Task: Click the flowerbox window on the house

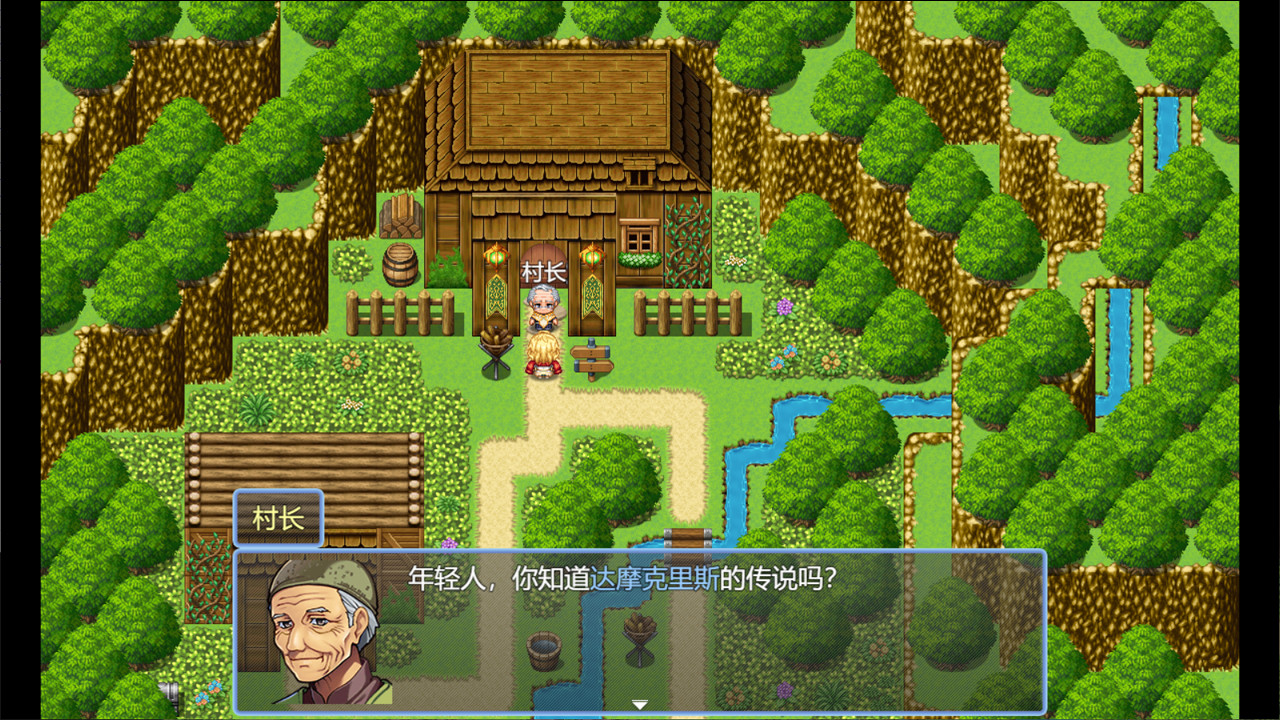Action: pyautogui.click(x=637, y=235)
